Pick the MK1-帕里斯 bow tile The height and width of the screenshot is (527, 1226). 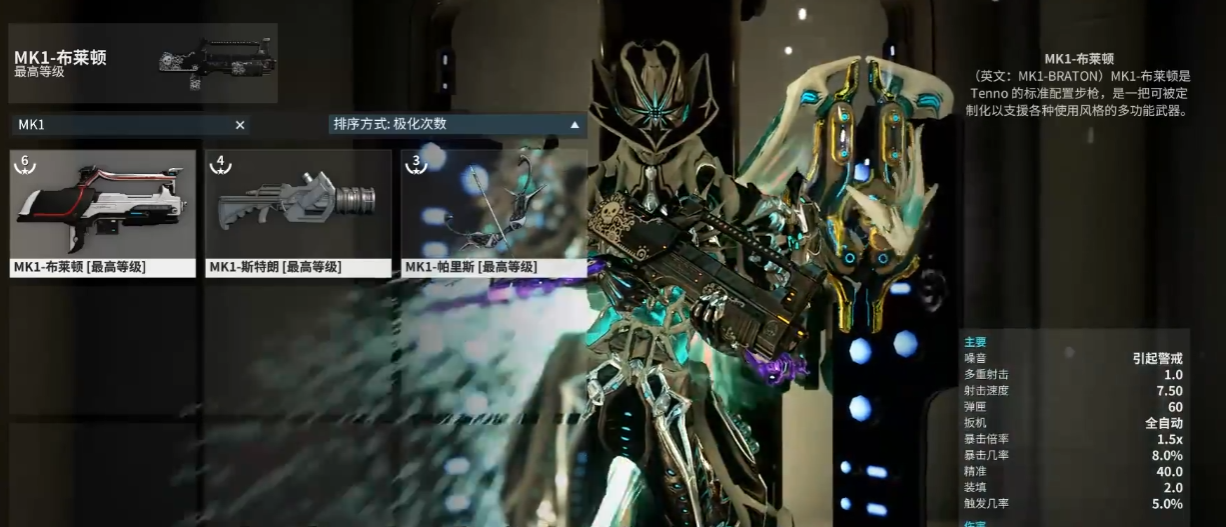click(x=493, y=212)
